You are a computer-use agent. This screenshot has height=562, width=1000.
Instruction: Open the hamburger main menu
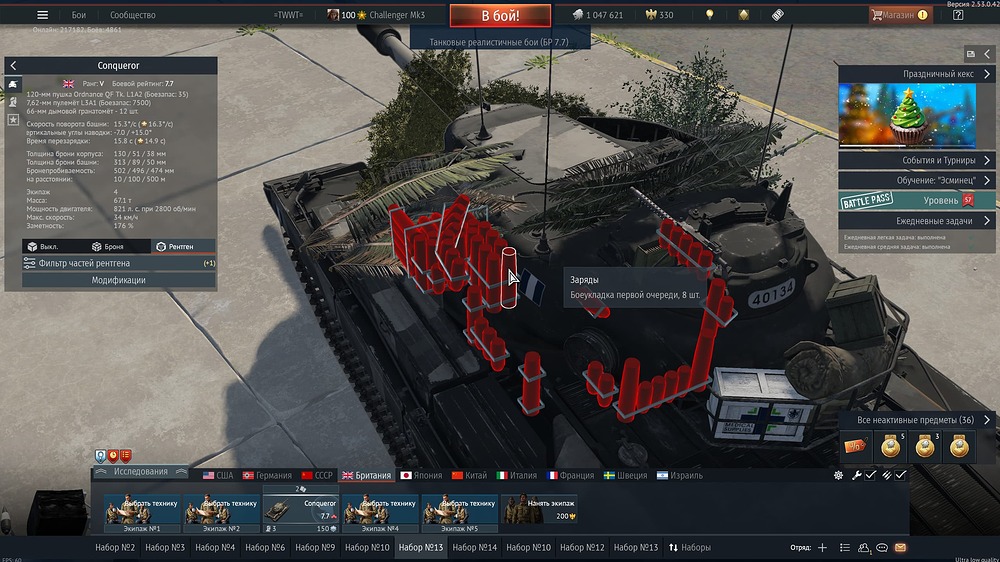click(x=42, y=15)
